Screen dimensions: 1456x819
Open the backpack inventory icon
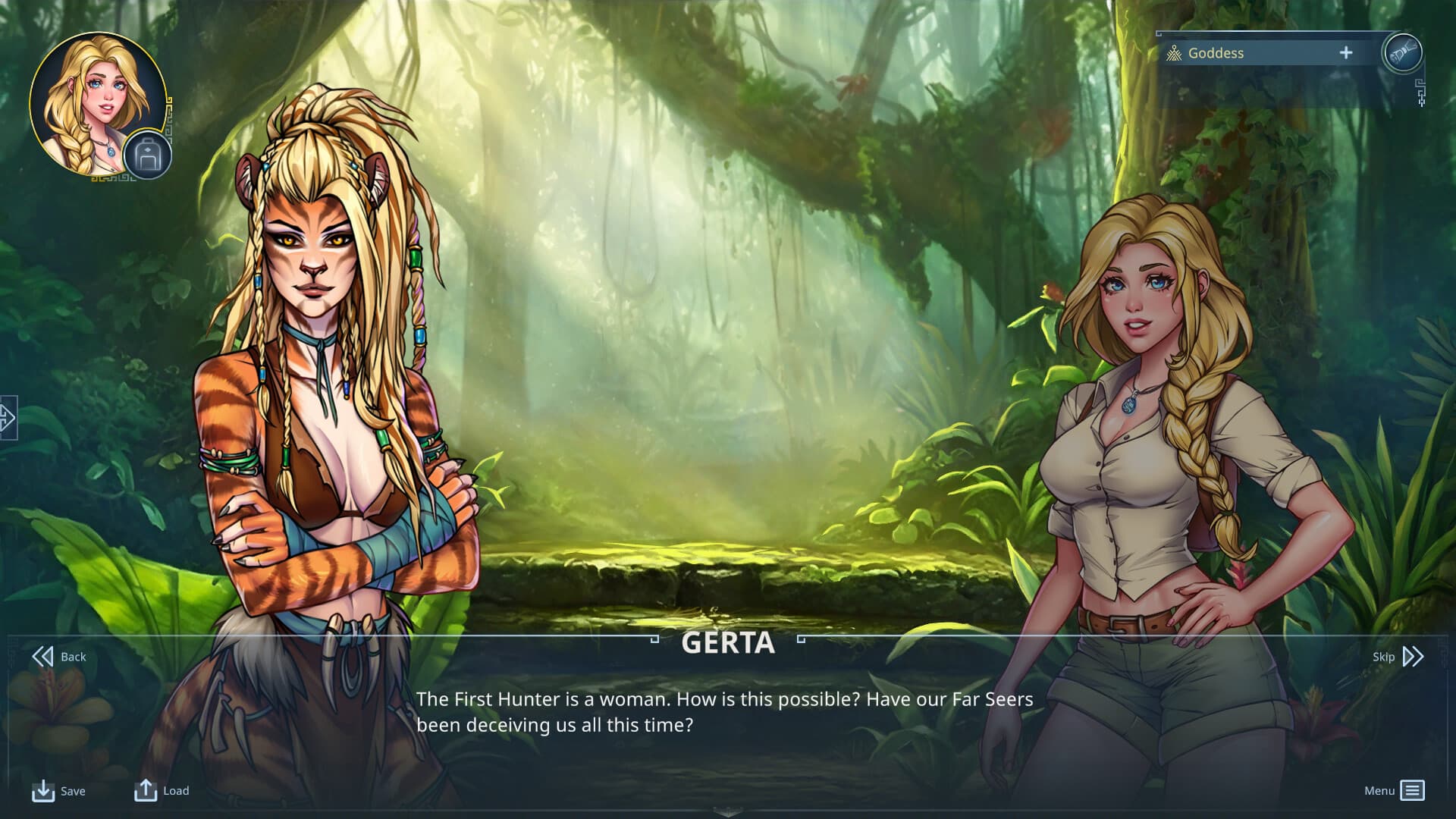coord(147,156)
